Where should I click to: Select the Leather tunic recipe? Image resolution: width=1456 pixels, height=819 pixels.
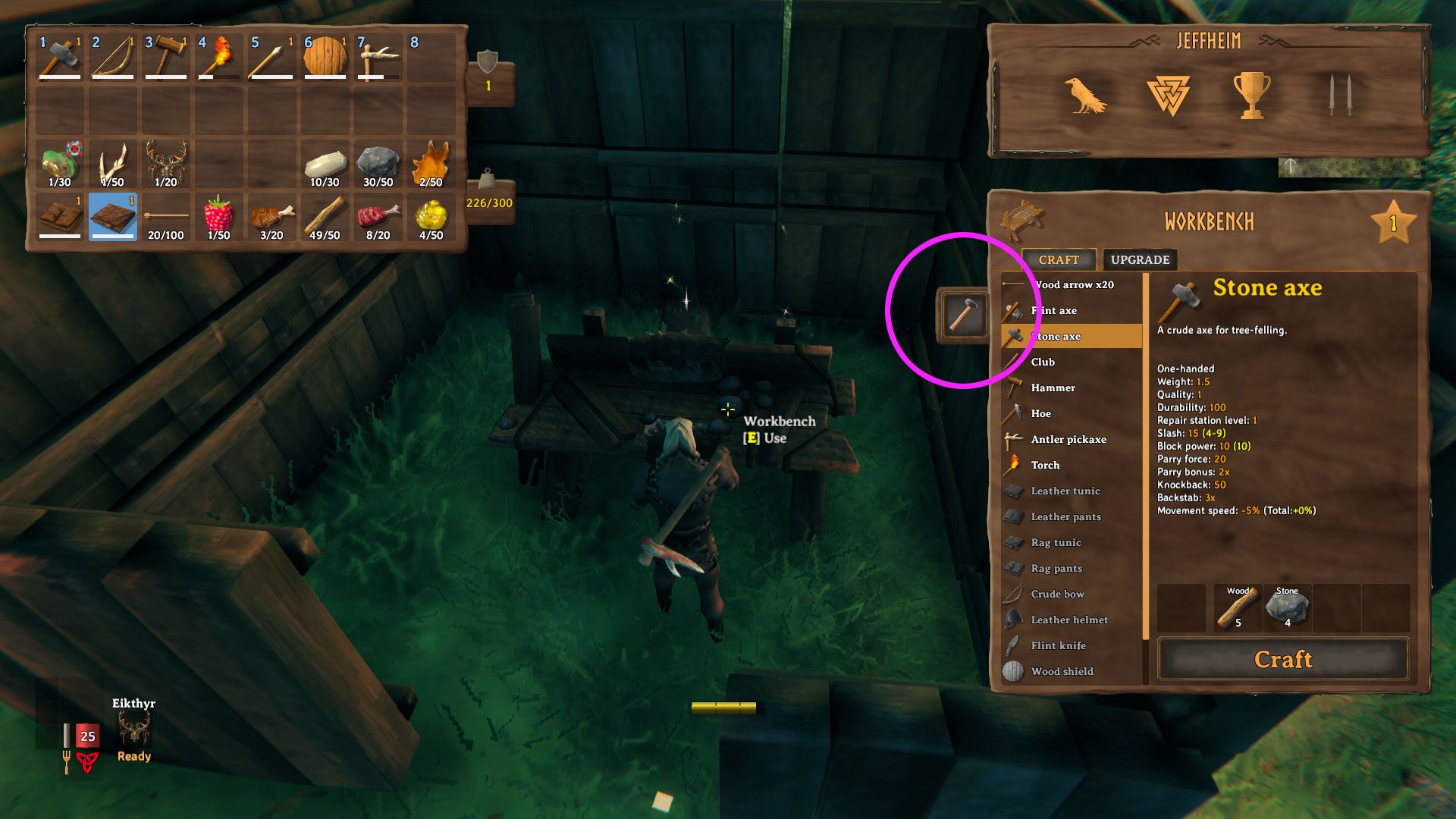click(x=1065, y=491)
